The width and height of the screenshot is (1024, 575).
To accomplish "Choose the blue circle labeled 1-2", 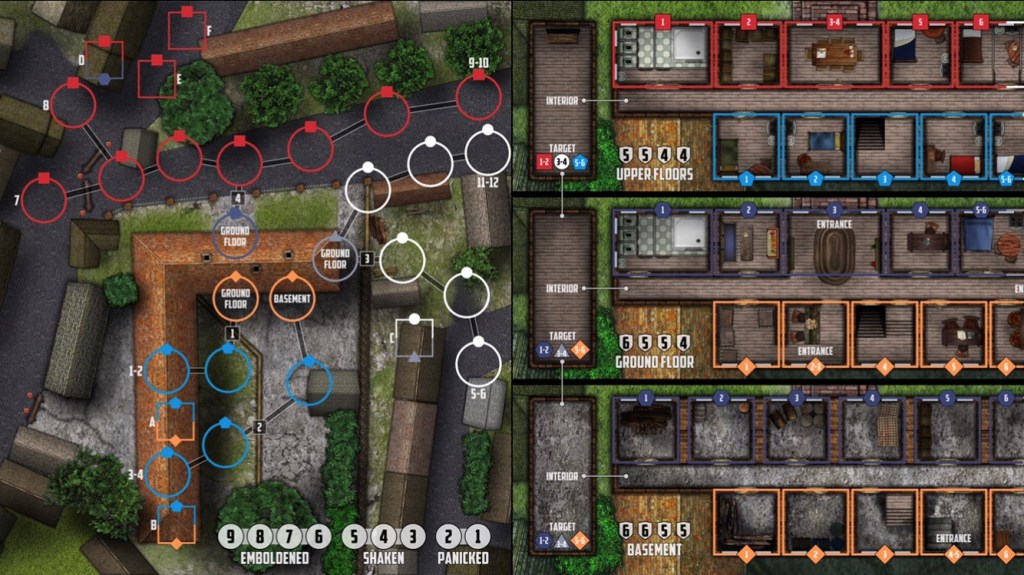I will (x=167, y=371).
